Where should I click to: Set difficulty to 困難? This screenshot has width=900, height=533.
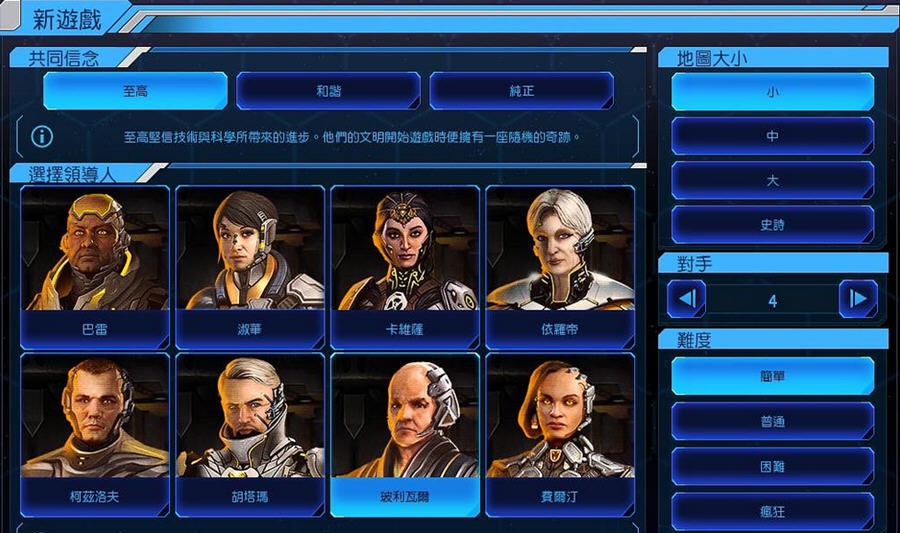tap(772, 466)
